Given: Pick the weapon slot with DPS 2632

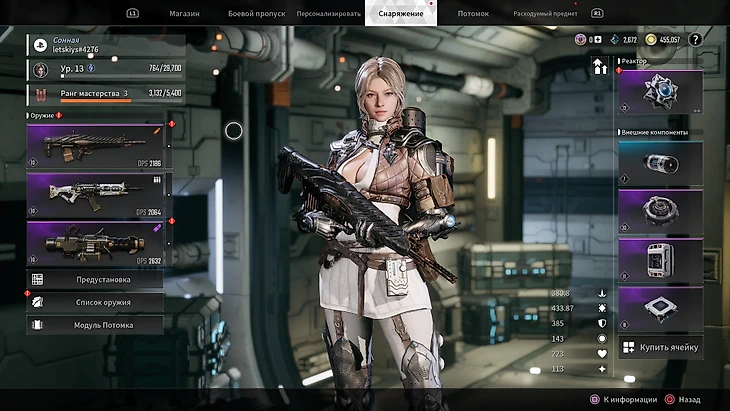Looking at the screenshot, I should point(96,243).
